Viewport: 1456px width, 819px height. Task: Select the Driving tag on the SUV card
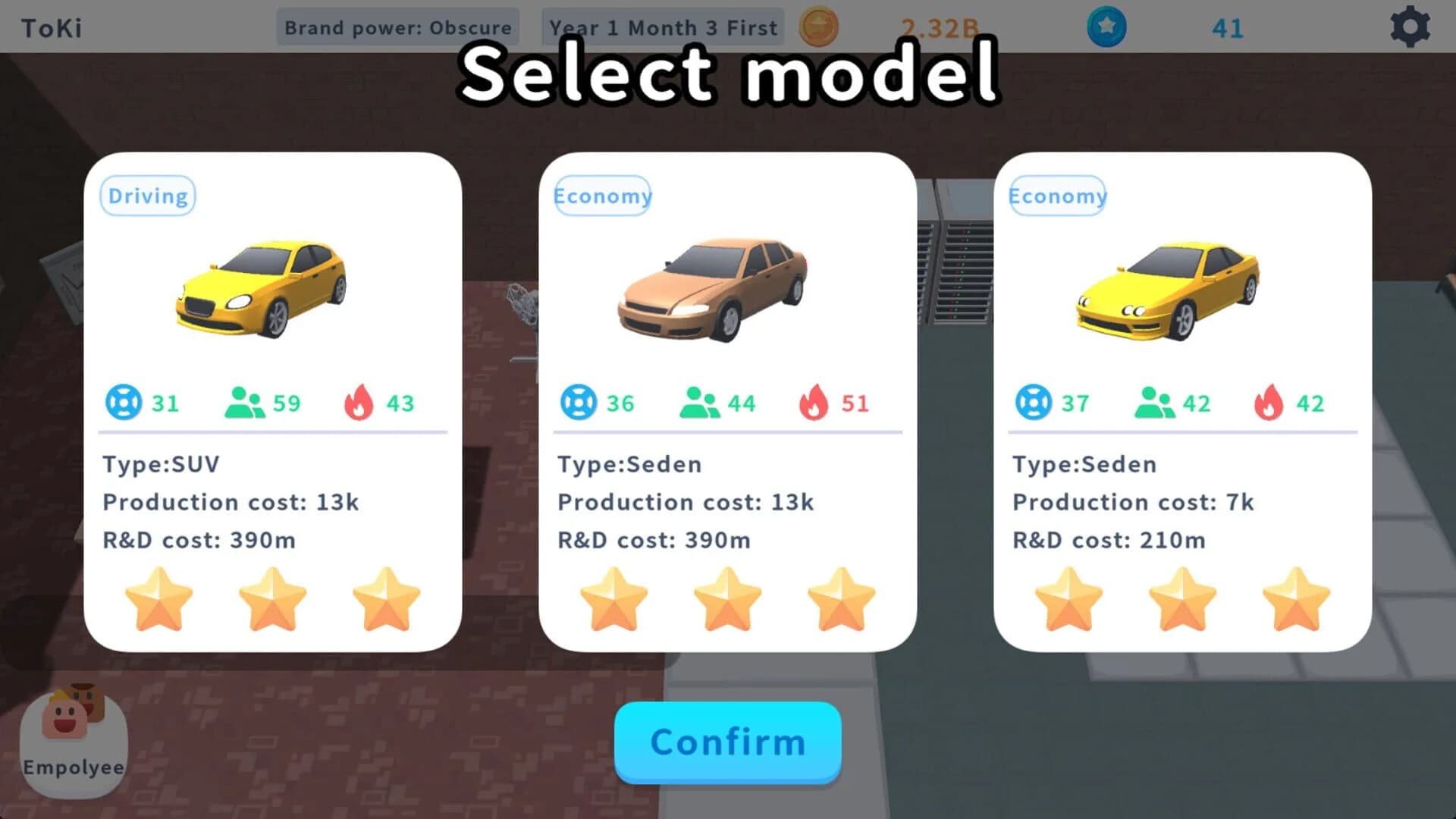point(147,196)
